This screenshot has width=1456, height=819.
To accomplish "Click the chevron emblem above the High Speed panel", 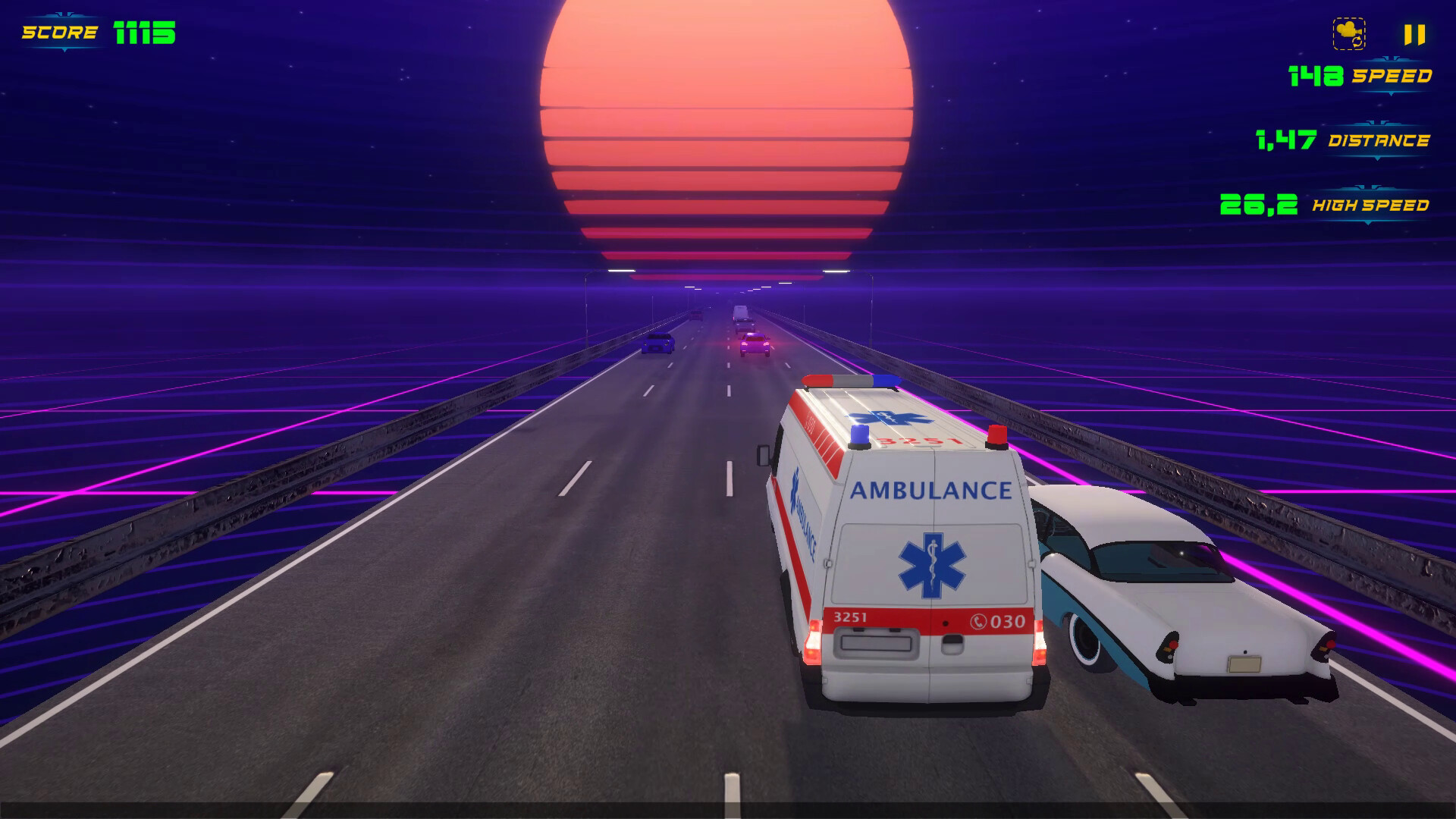I will [x=1367, y=187].
